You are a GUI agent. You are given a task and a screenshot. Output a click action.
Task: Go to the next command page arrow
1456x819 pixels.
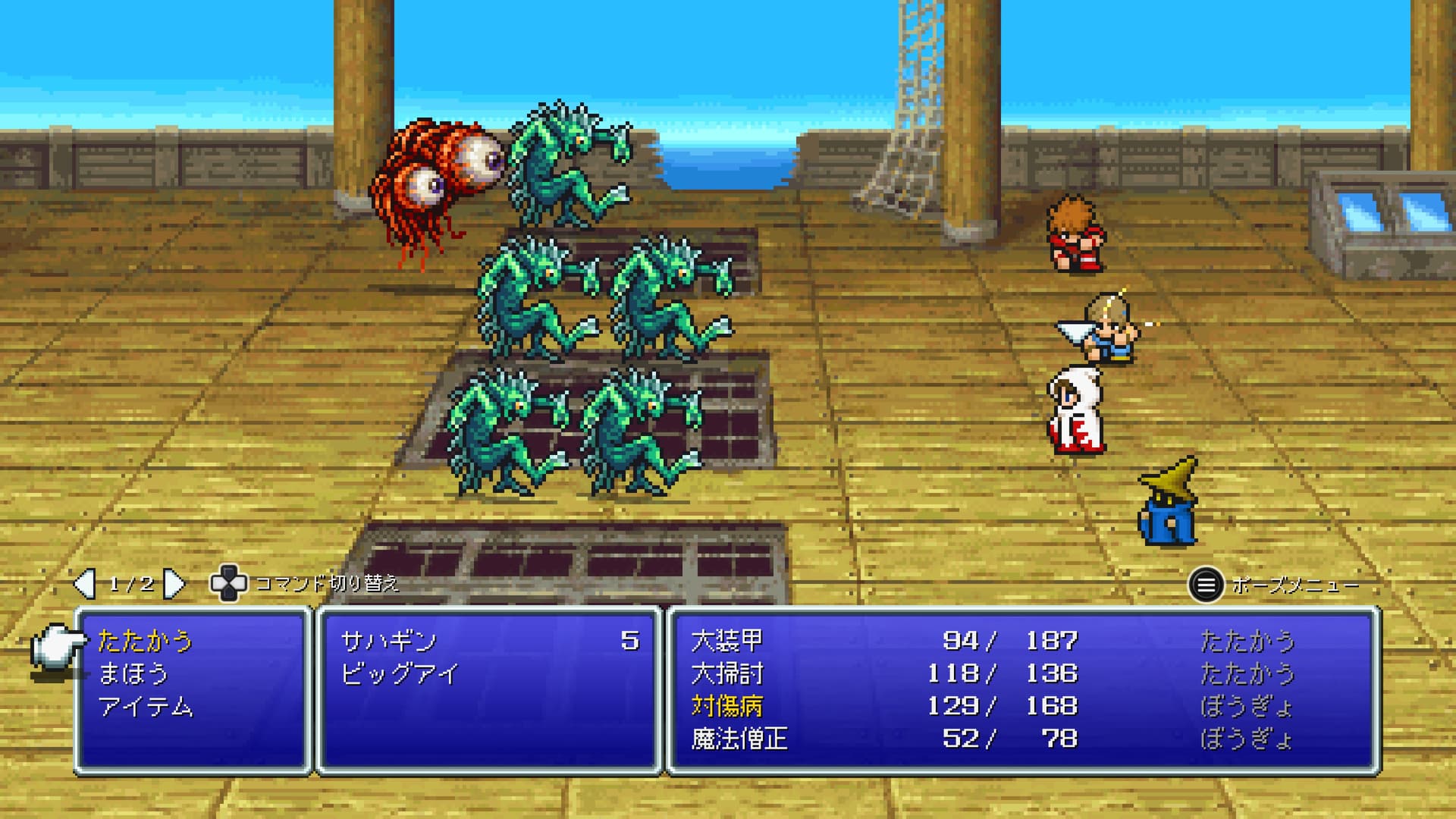coord(175,584)
